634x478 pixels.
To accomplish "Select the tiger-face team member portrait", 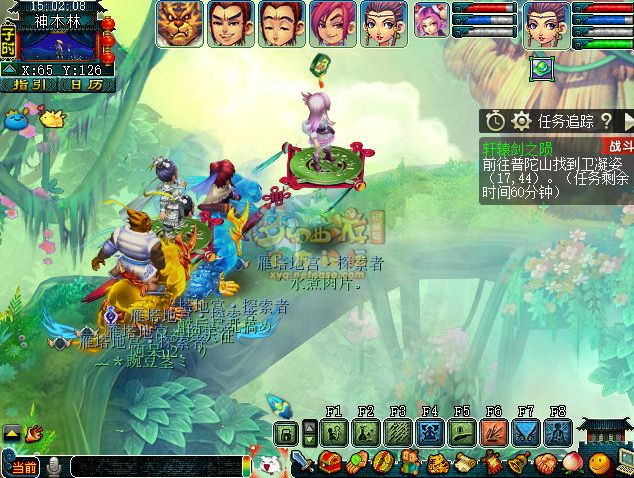I will (181, 22).
